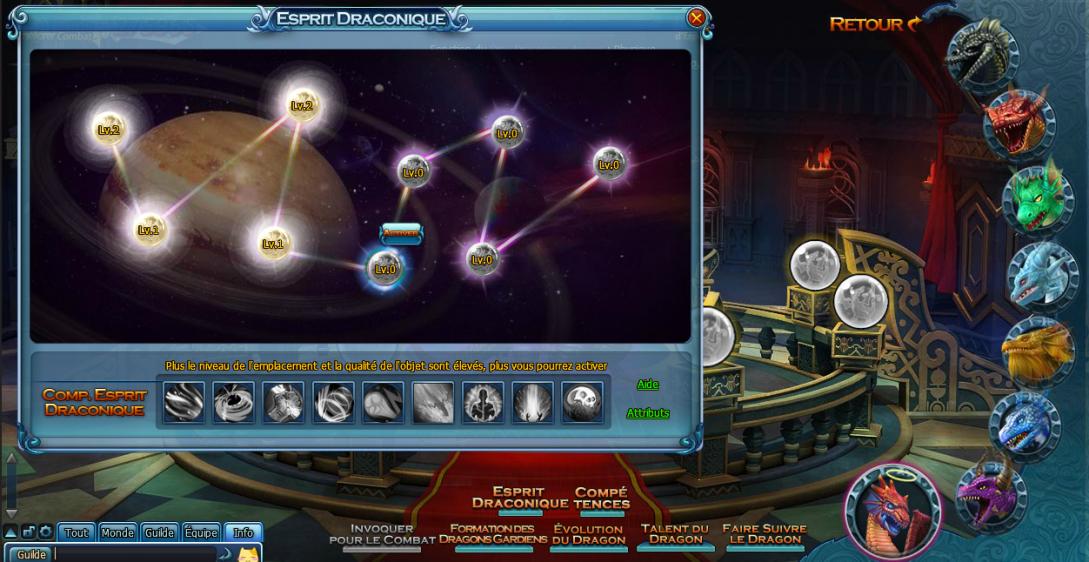Close the Esprit Draconique window

tap(696, 18)
